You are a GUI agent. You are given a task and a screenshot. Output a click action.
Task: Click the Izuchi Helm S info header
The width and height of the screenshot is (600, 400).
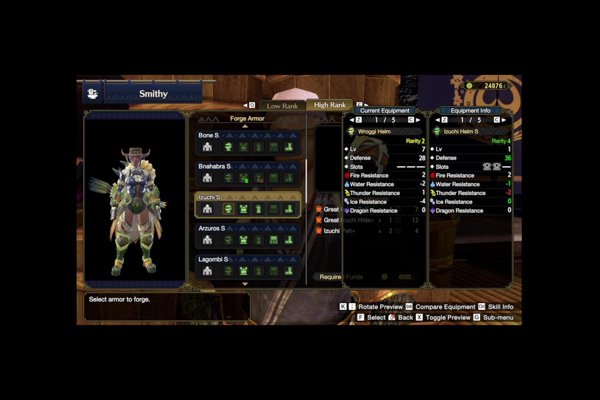click(470, 131)
